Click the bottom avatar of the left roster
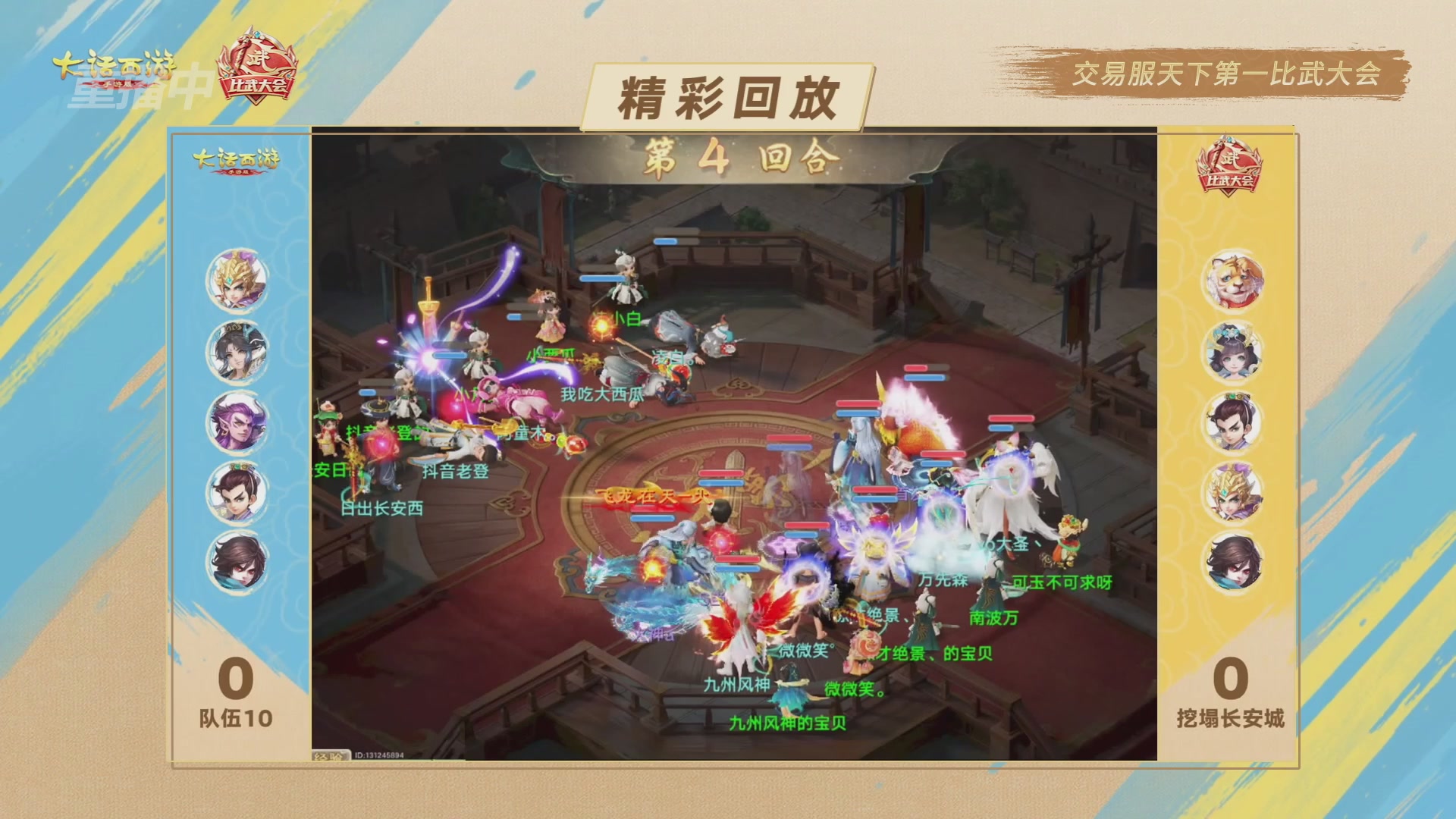This screenshot has width=1456, height=819. tap(238, 562)
